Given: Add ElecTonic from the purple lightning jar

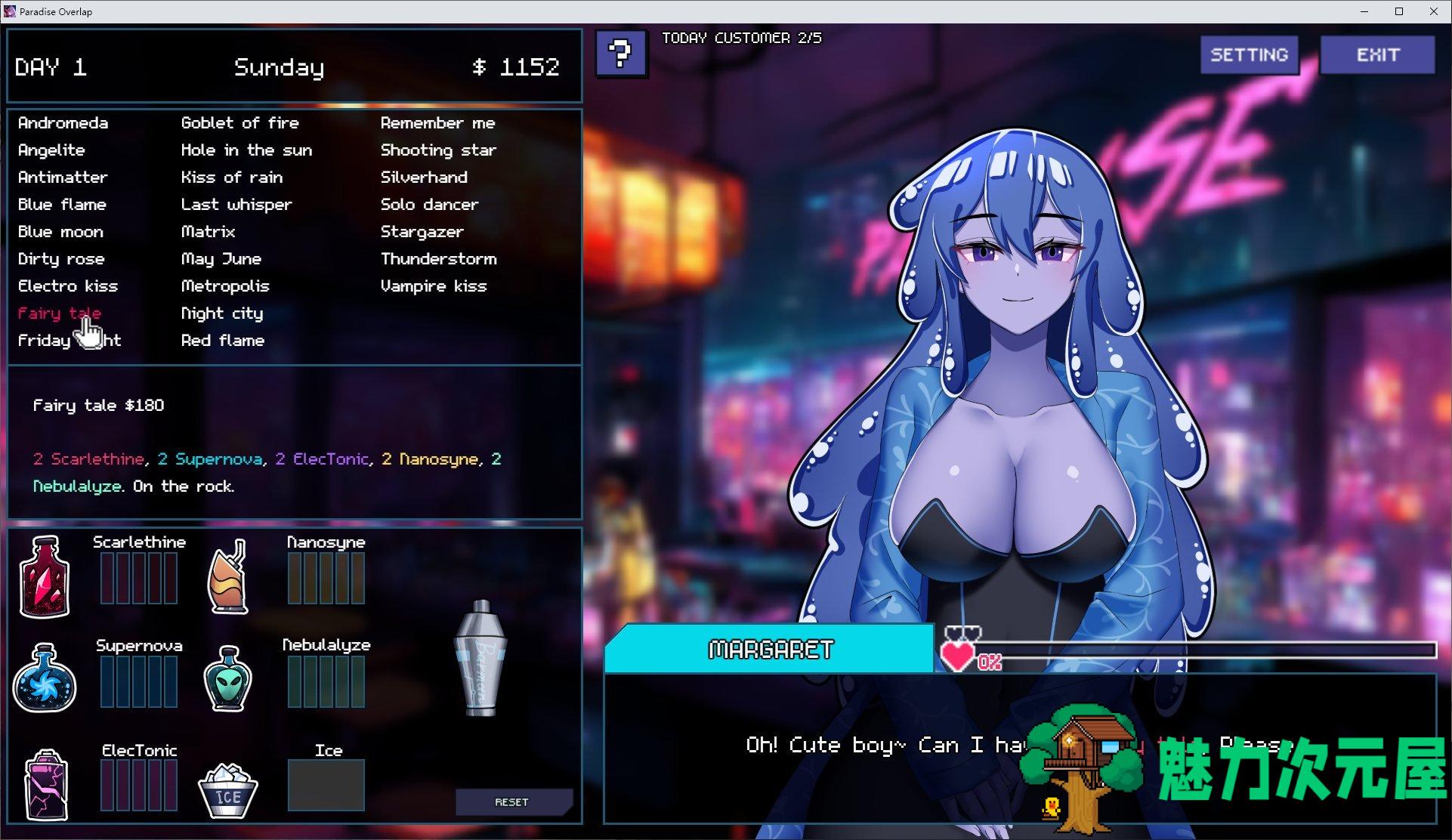Looking at the screenshot, I should [x=46, y=784].
